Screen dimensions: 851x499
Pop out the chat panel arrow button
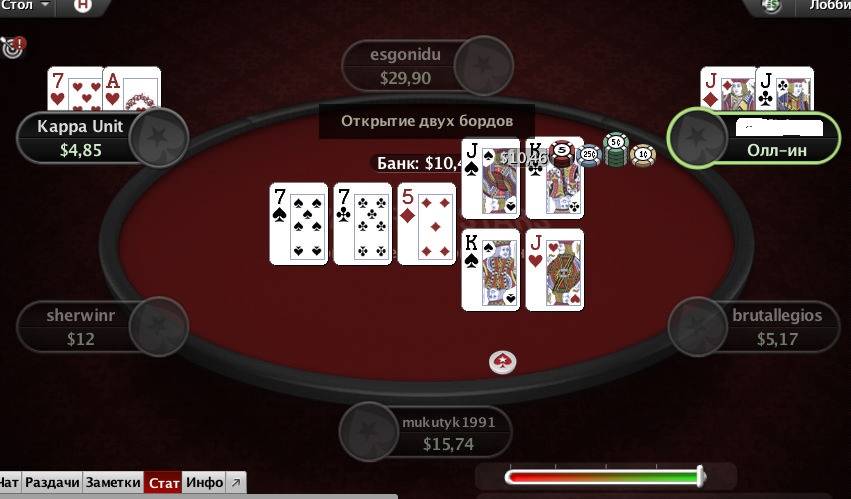point(235,483)
